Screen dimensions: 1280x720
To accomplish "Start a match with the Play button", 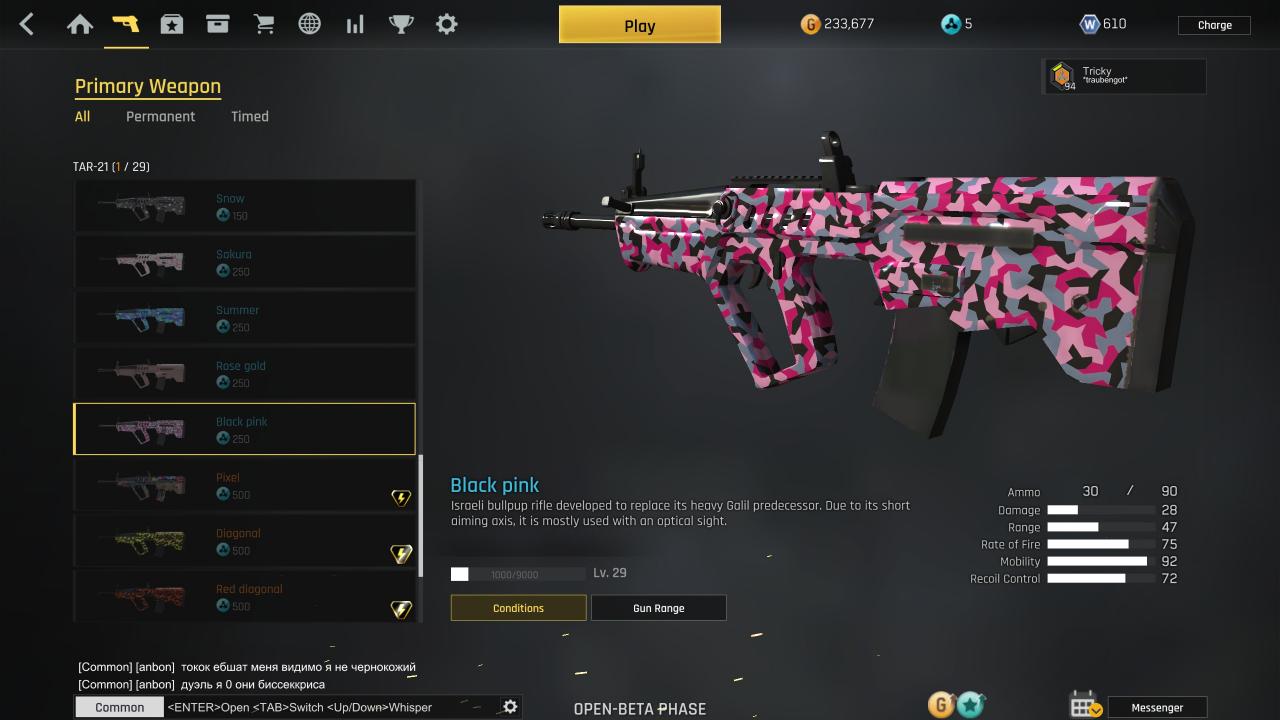I will click(639, 25).
